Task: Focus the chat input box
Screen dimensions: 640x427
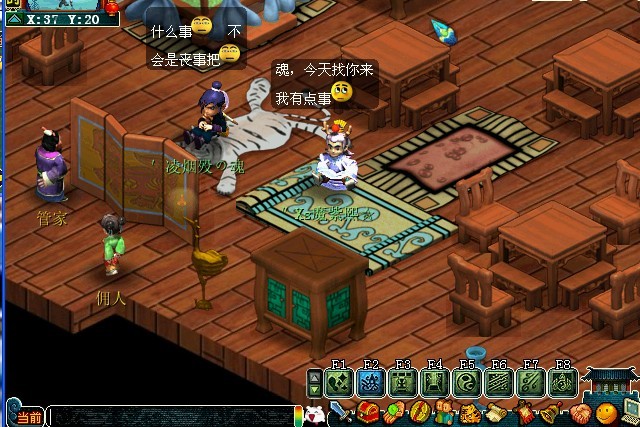Action: pyautogui.click(x=170, y=416)
